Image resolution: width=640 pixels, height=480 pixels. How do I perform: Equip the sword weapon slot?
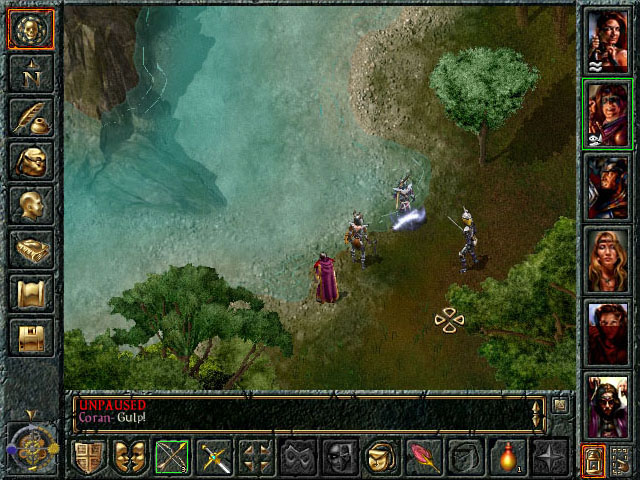coord(214,458)
